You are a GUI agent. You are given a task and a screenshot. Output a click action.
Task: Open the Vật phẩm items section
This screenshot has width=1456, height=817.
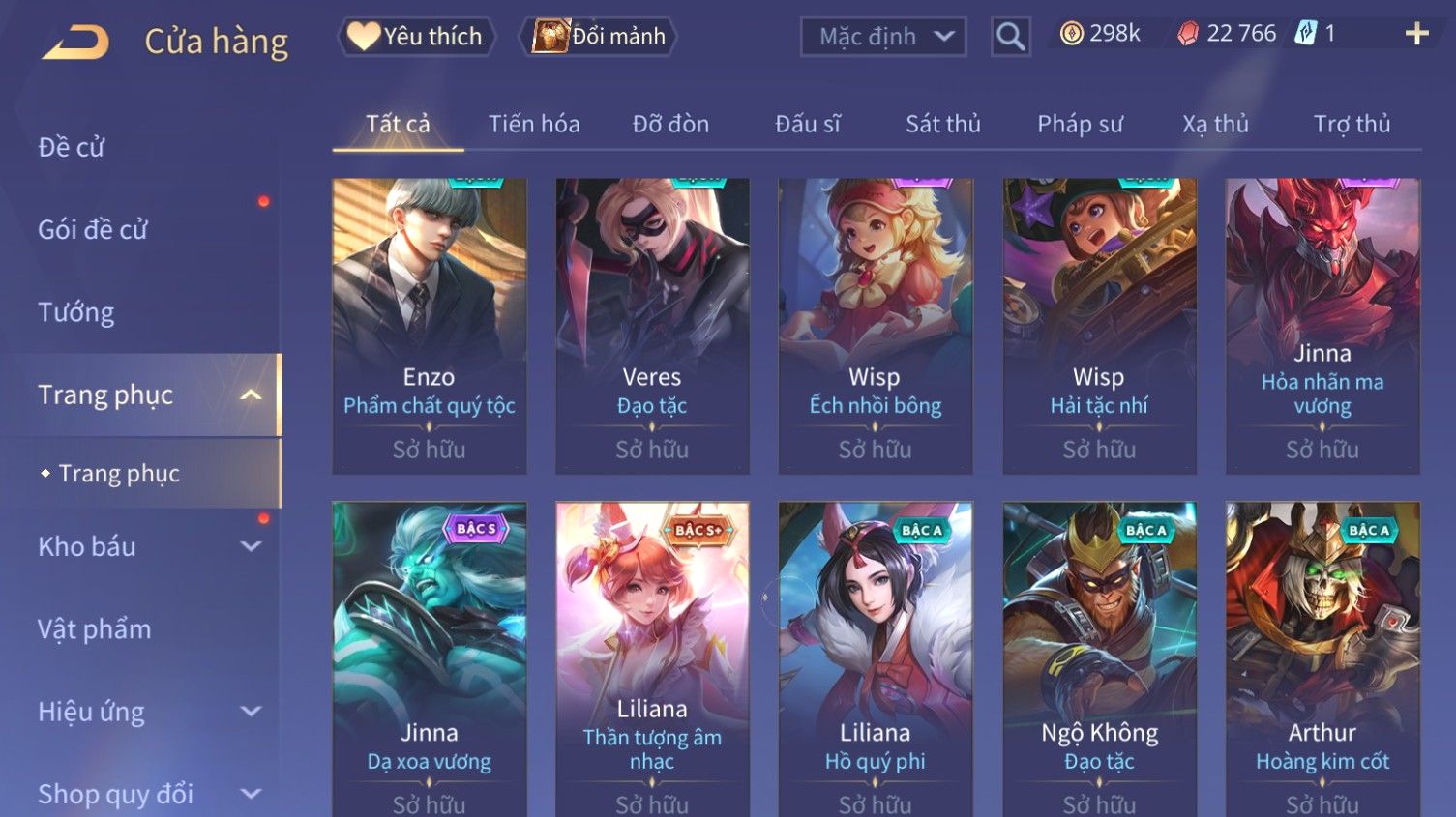point(95,629)
